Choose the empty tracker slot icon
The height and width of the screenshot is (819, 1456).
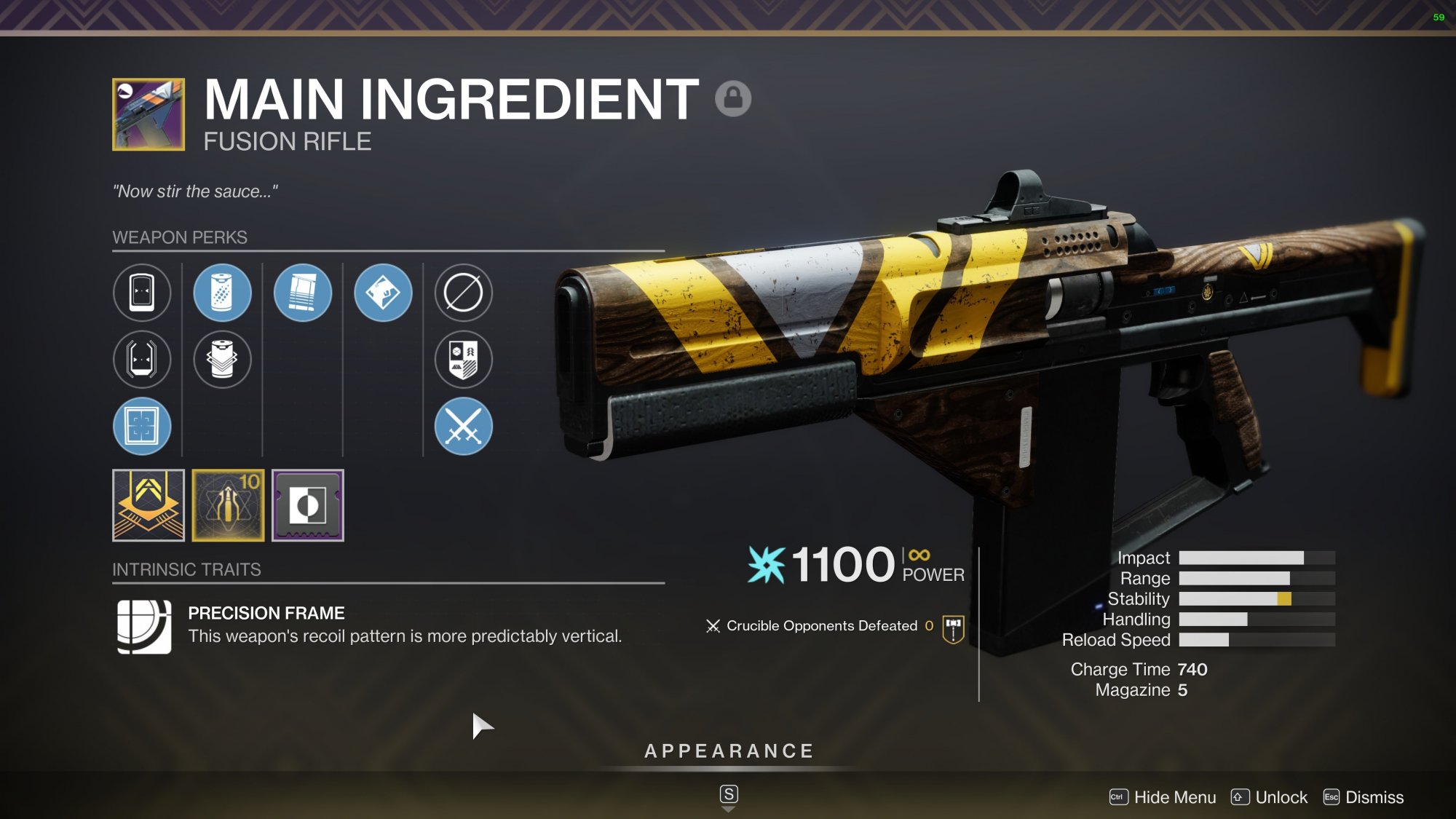tap(463, 293)
